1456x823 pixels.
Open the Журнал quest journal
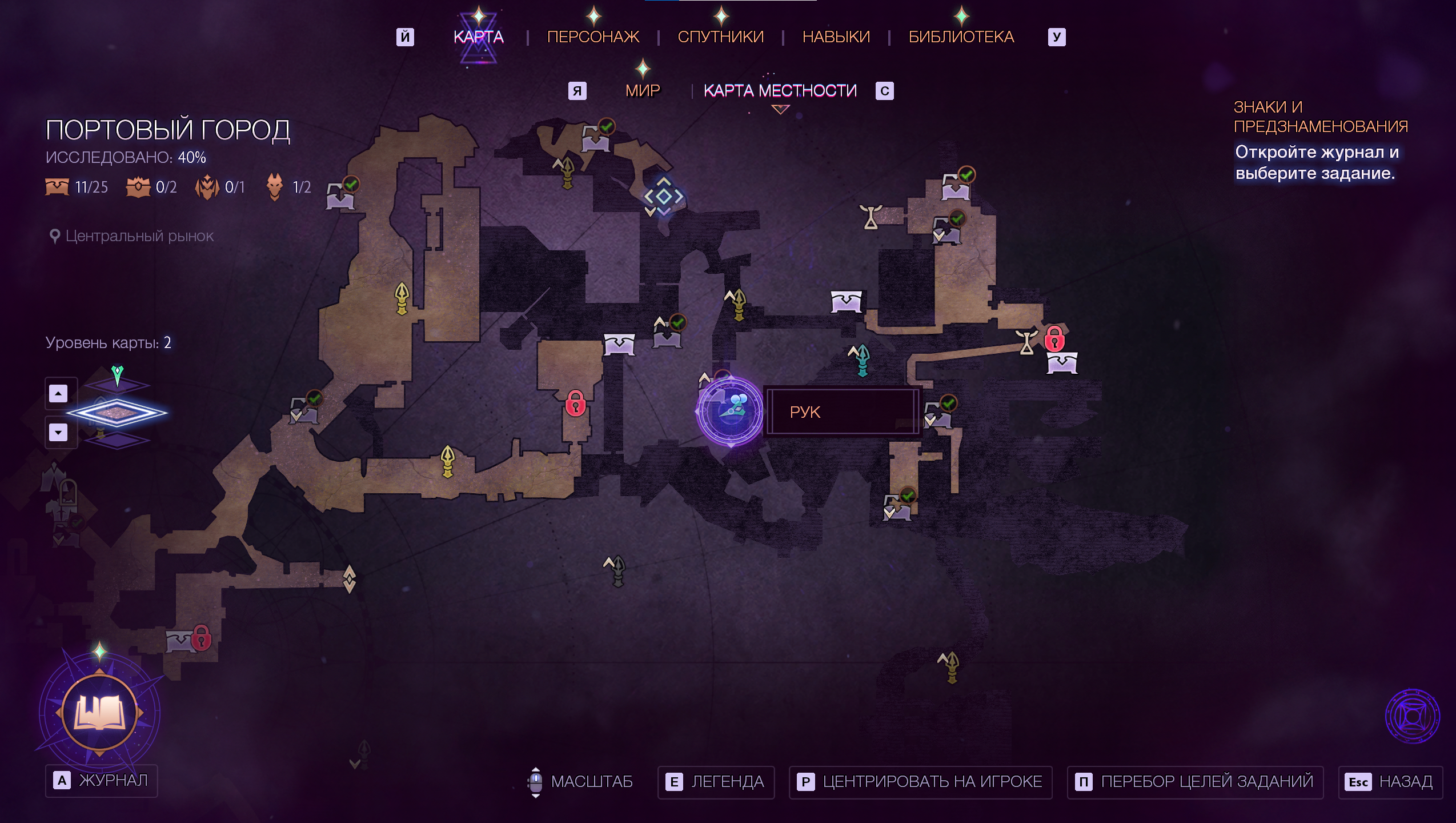(102, 781)
